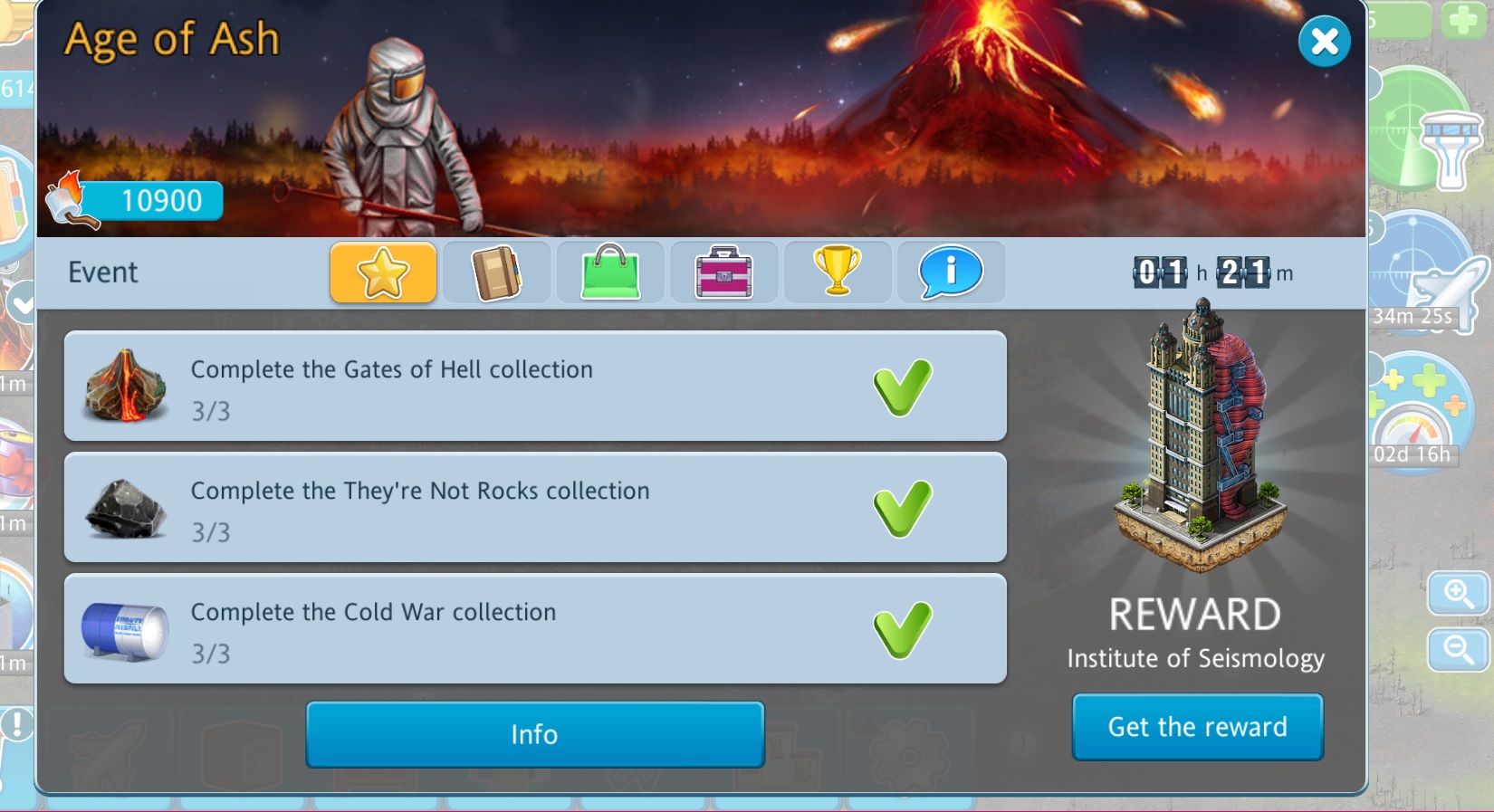
Task: Switch to the pink suitcase tab
Action: point(723,272)
